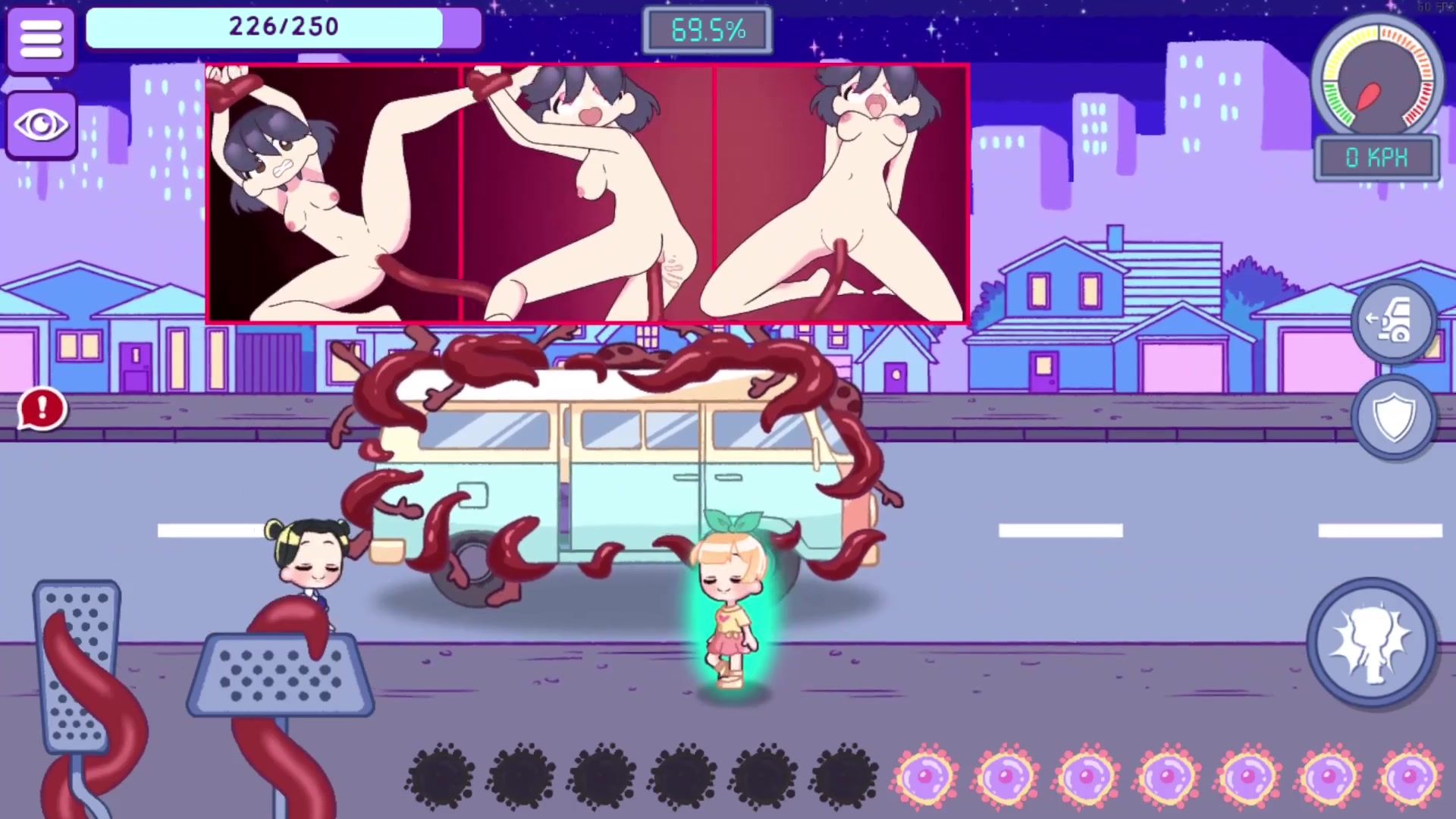Trigger the character burst action button
This screenshot has width=1456, height=819.
(1371, 642)
